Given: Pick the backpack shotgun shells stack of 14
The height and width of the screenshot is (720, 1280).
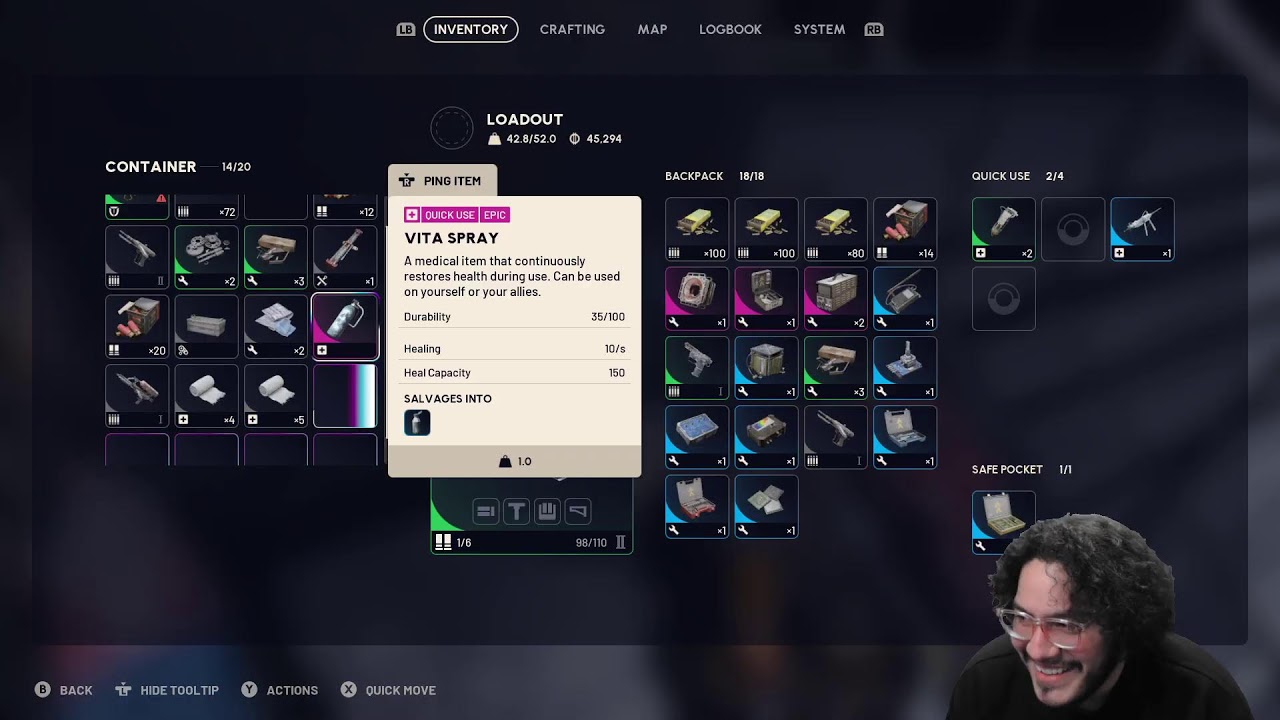Looking at the screenshot, I should coord(904,229).
